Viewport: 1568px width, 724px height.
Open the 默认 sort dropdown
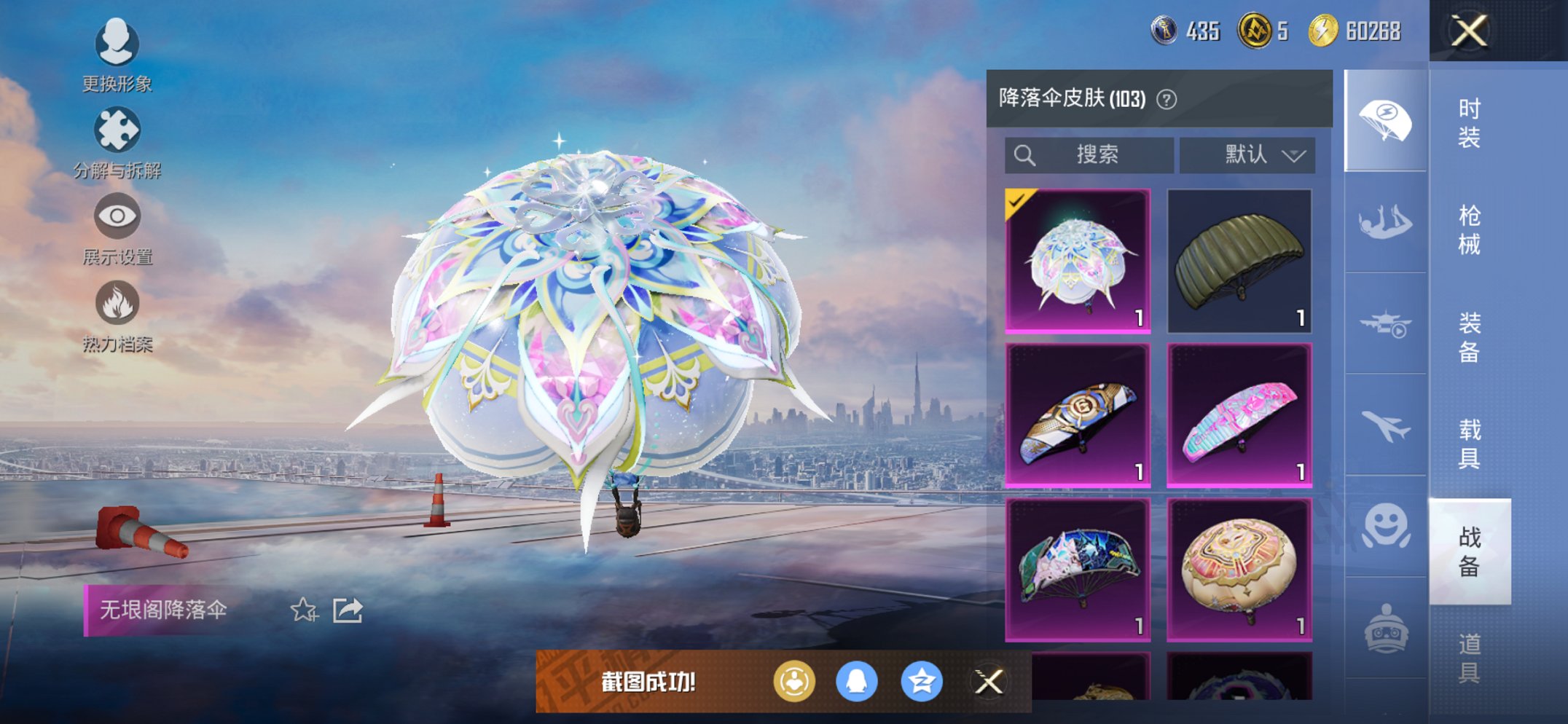pyautogui.click(x=1247, y=154)
